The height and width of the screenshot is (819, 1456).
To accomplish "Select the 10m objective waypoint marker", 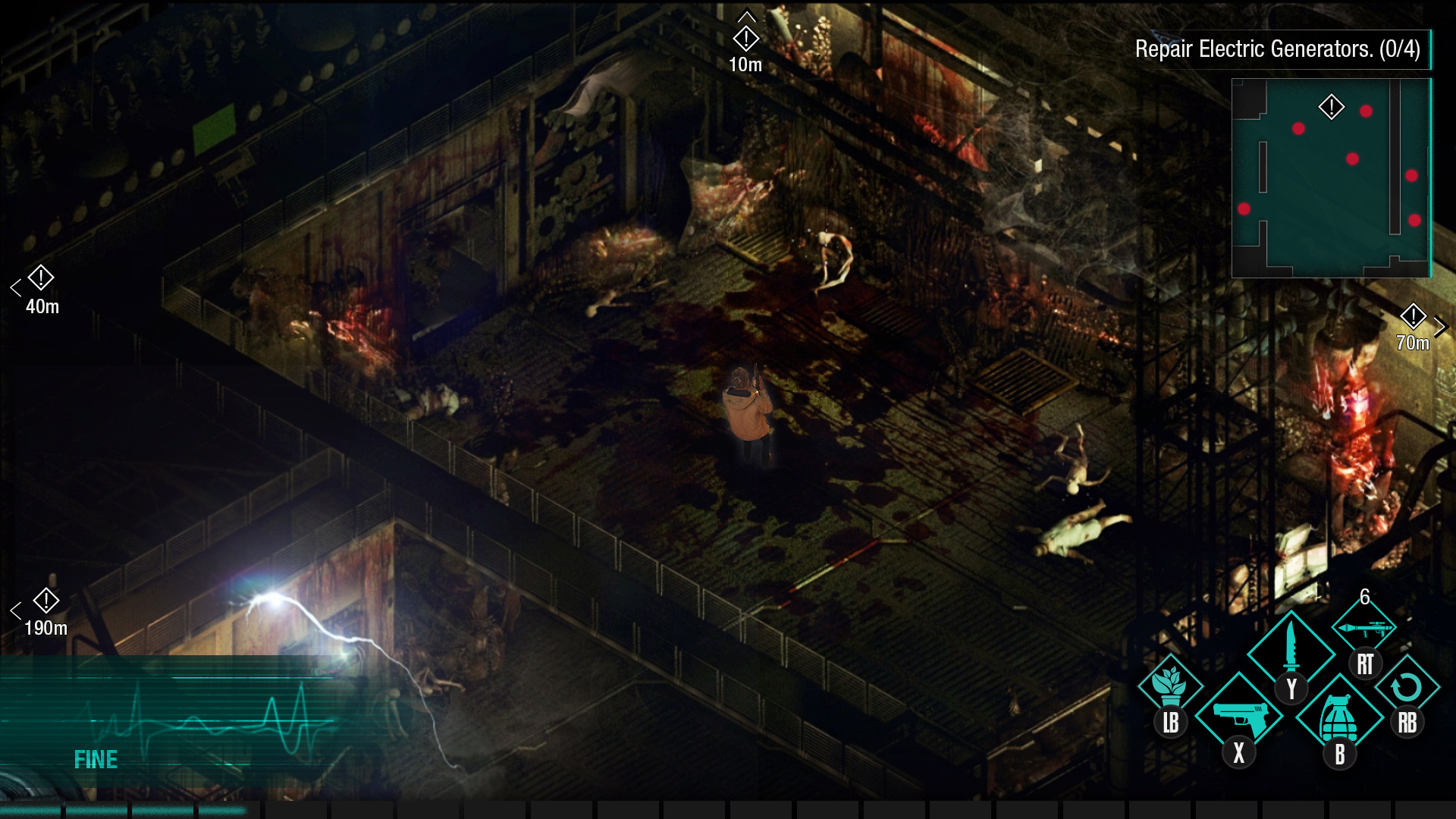I will coord(746,39).
